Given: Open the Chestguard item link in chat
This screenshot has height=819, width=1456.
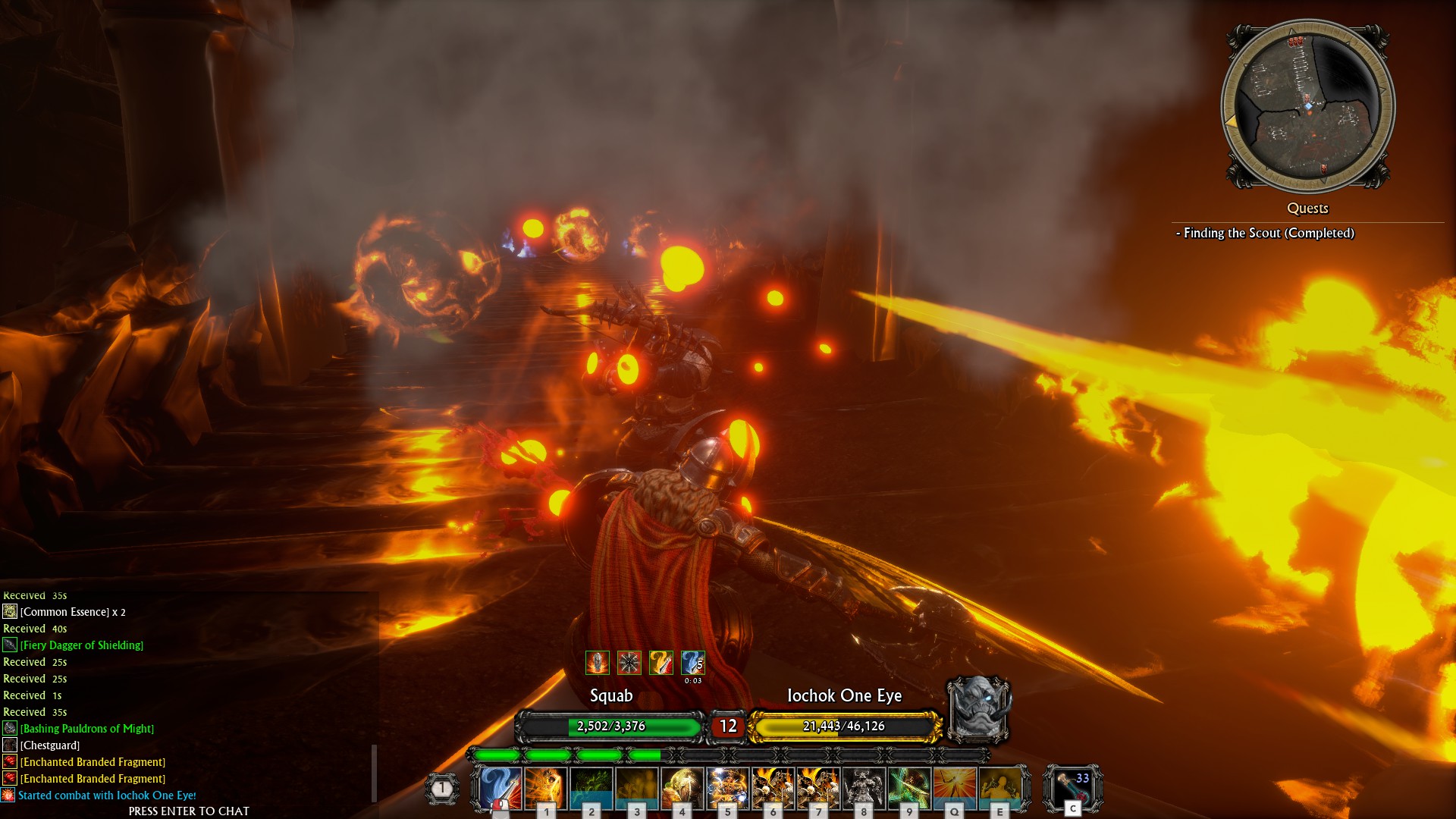Looking at the screenshot, I should pyautogui.click(x=50, y=745).
